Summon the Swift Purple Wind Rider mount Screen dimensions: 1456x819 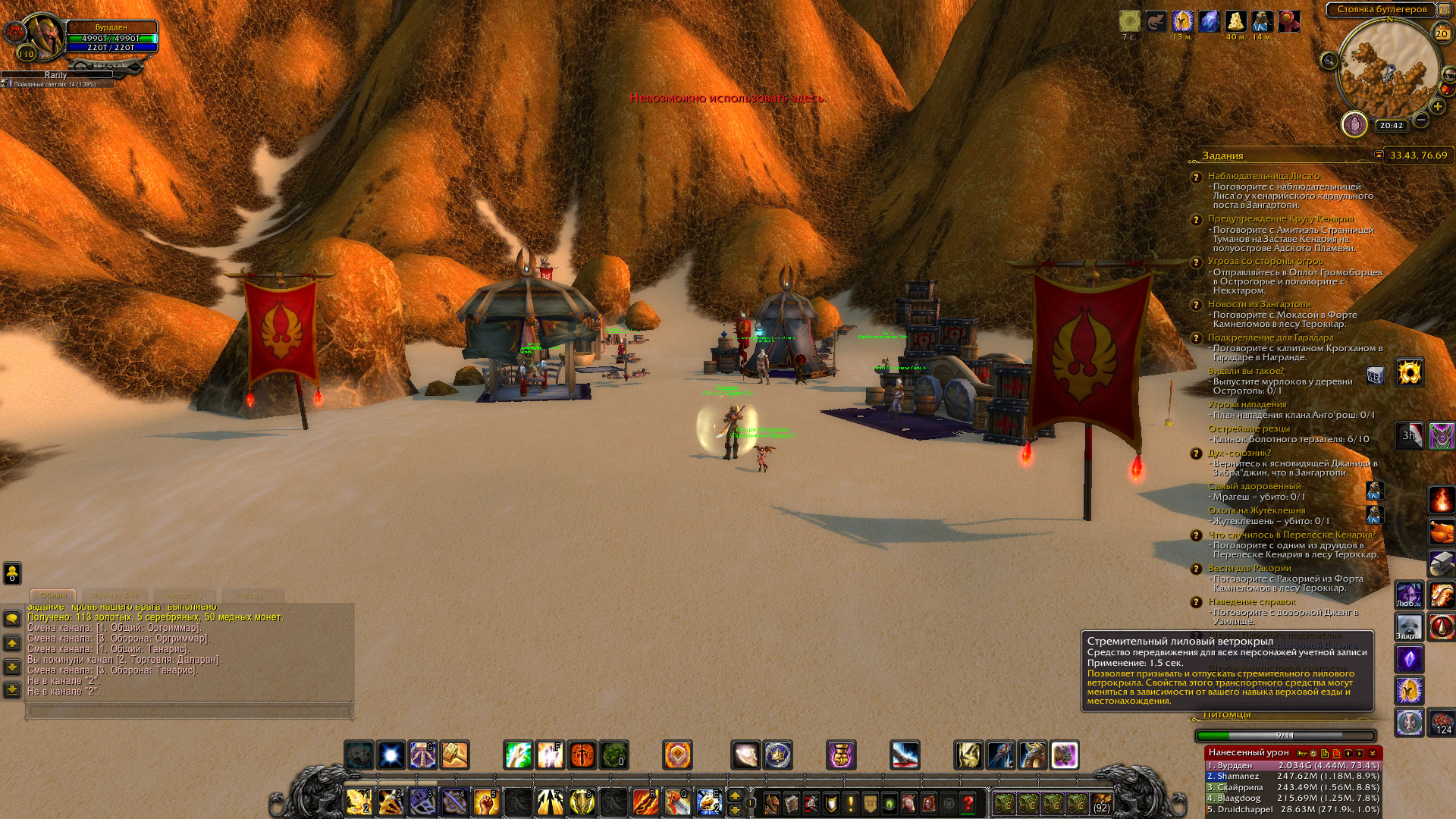(1064, 755)
